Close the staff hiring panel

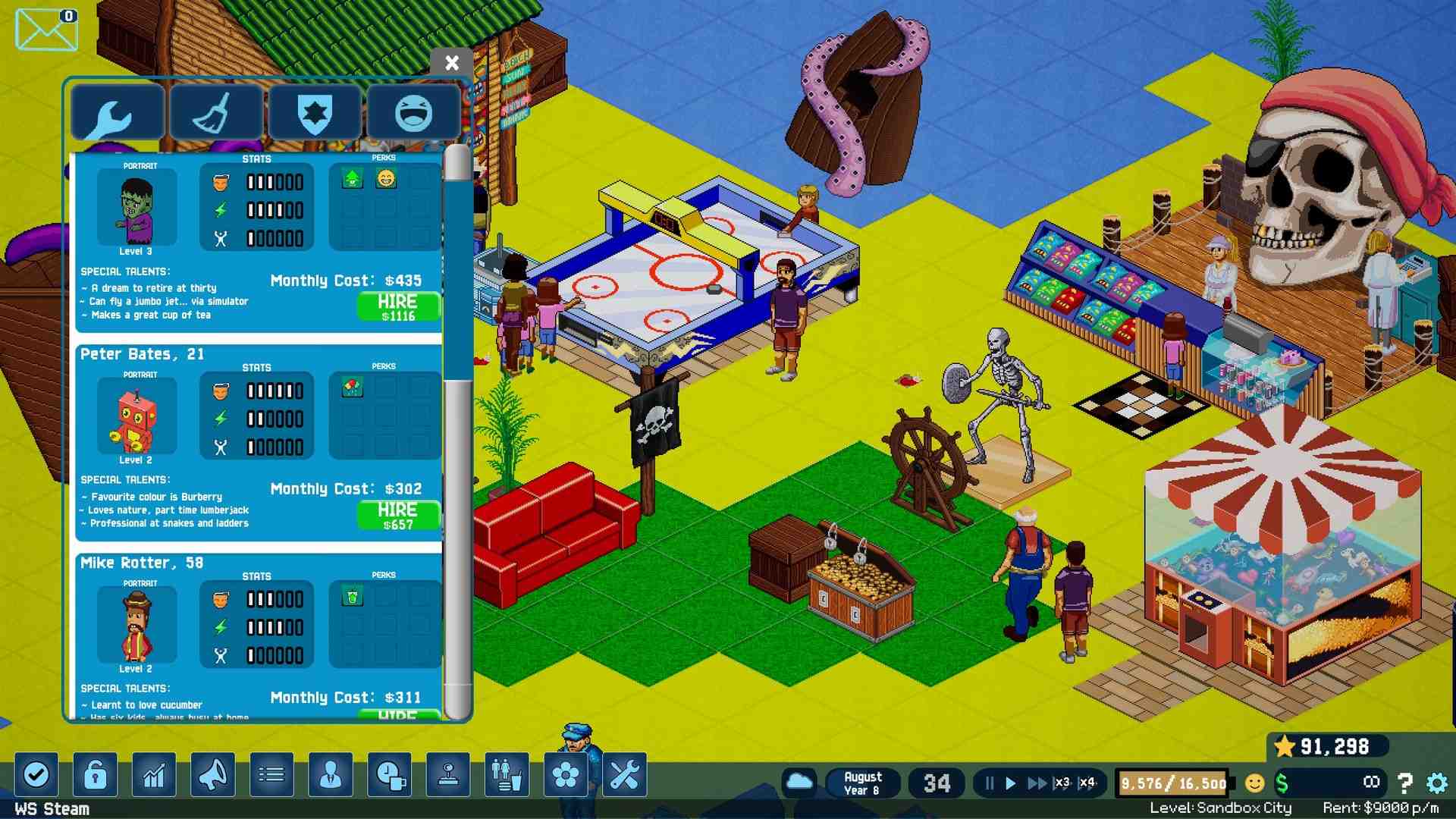451,63
